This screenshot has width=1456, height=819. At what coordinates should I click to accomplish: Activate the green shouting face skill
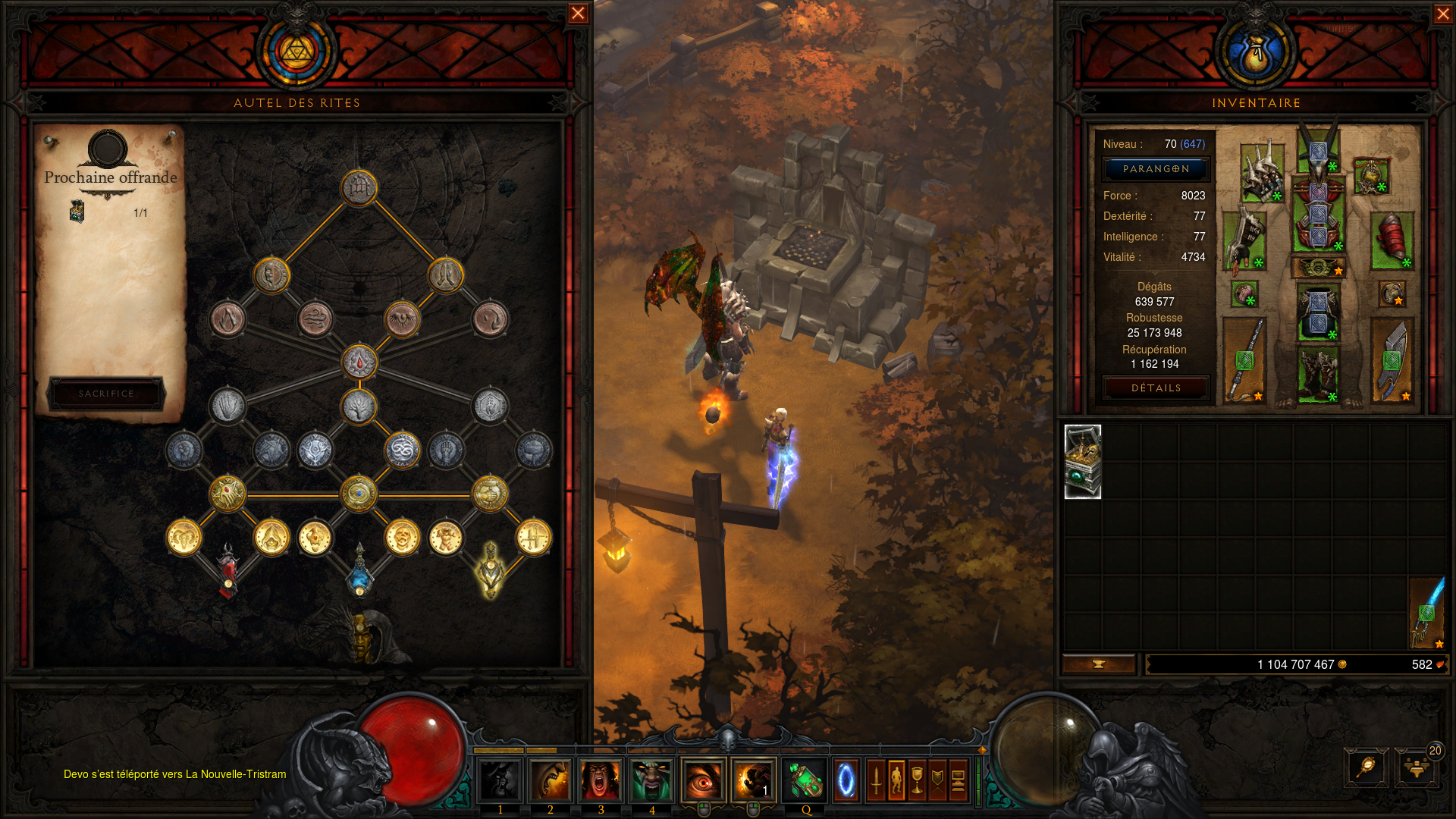[651, 780]
